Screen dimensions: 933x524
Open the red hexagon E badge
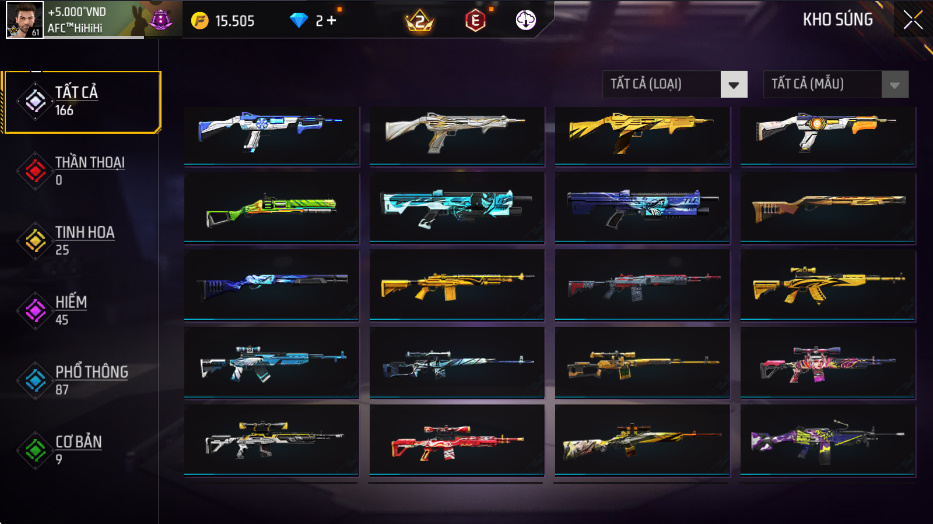[475, 20]
